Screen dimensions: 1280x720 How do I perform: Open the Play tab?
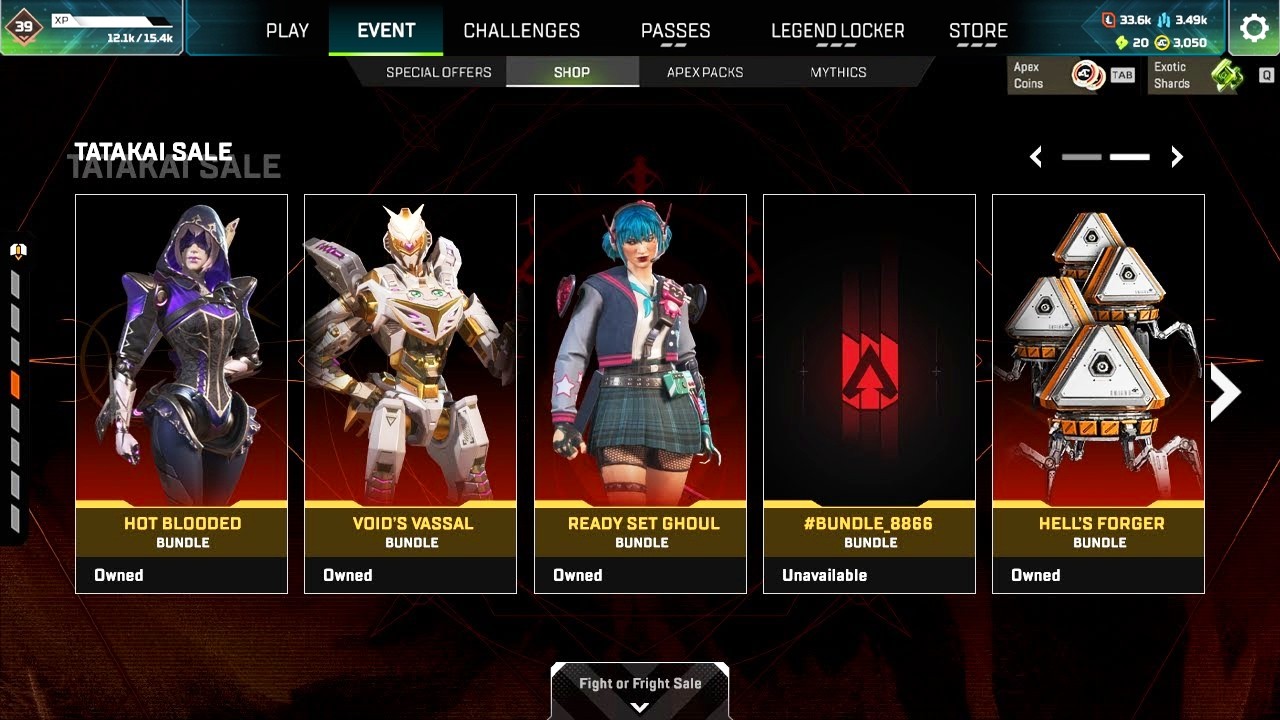pos(287,31)
